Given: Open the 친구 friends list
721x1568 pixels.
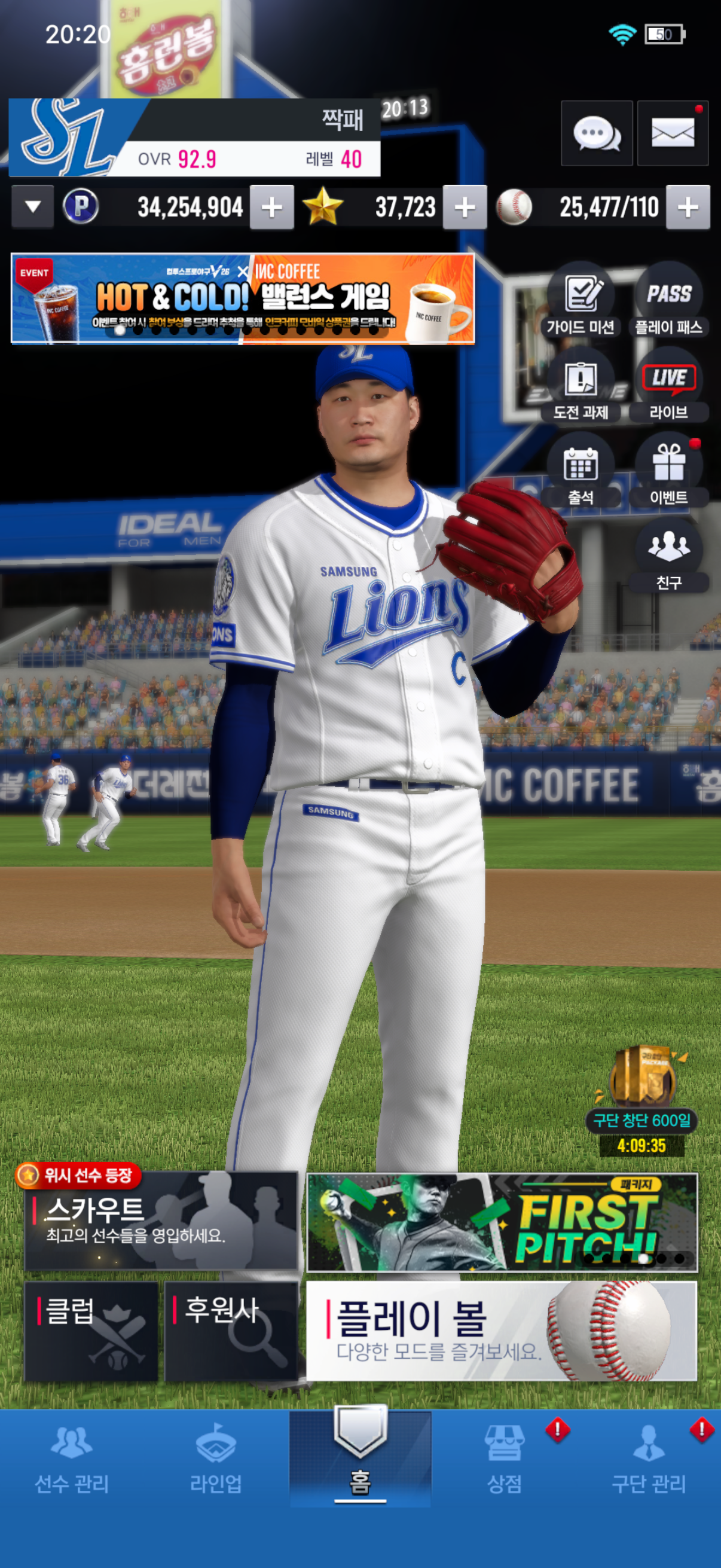Looking at the screenshot, I should 668,556.
